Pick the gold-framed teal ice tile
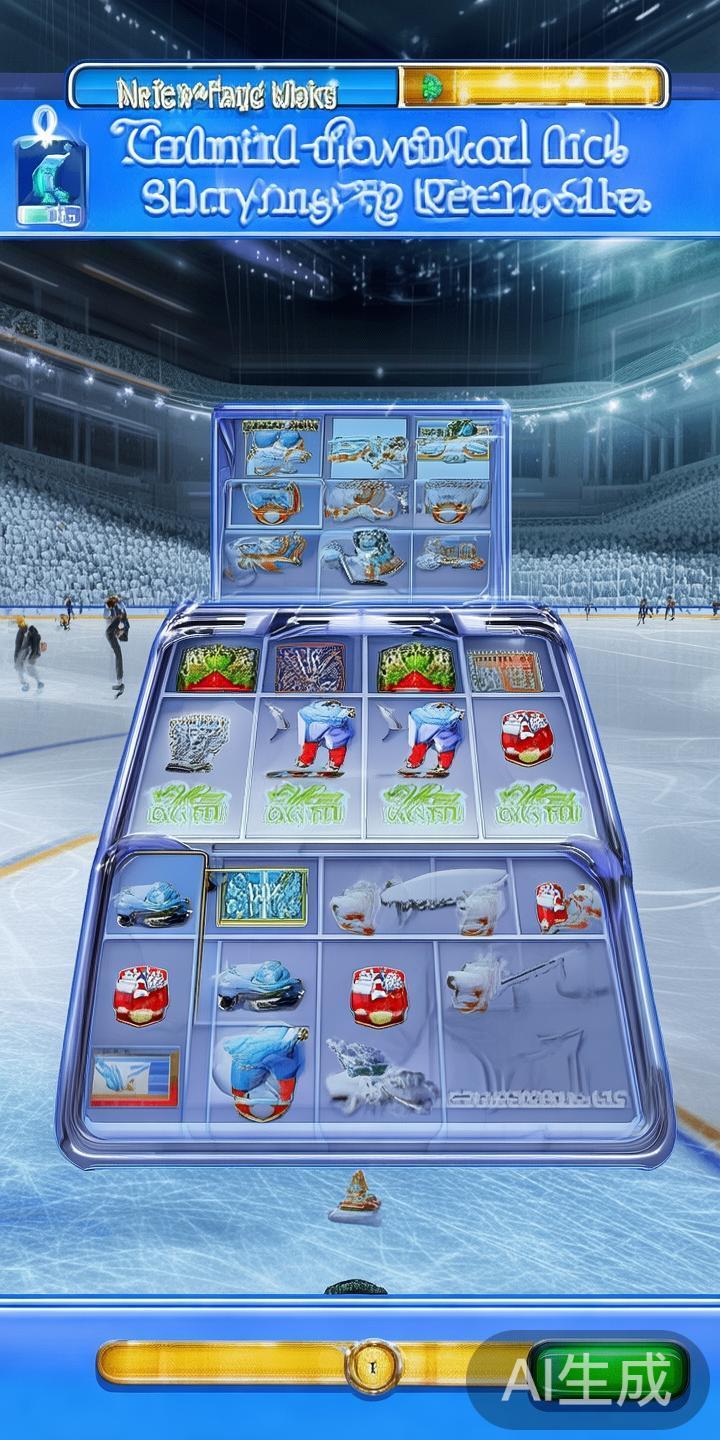 pos(262,895)
